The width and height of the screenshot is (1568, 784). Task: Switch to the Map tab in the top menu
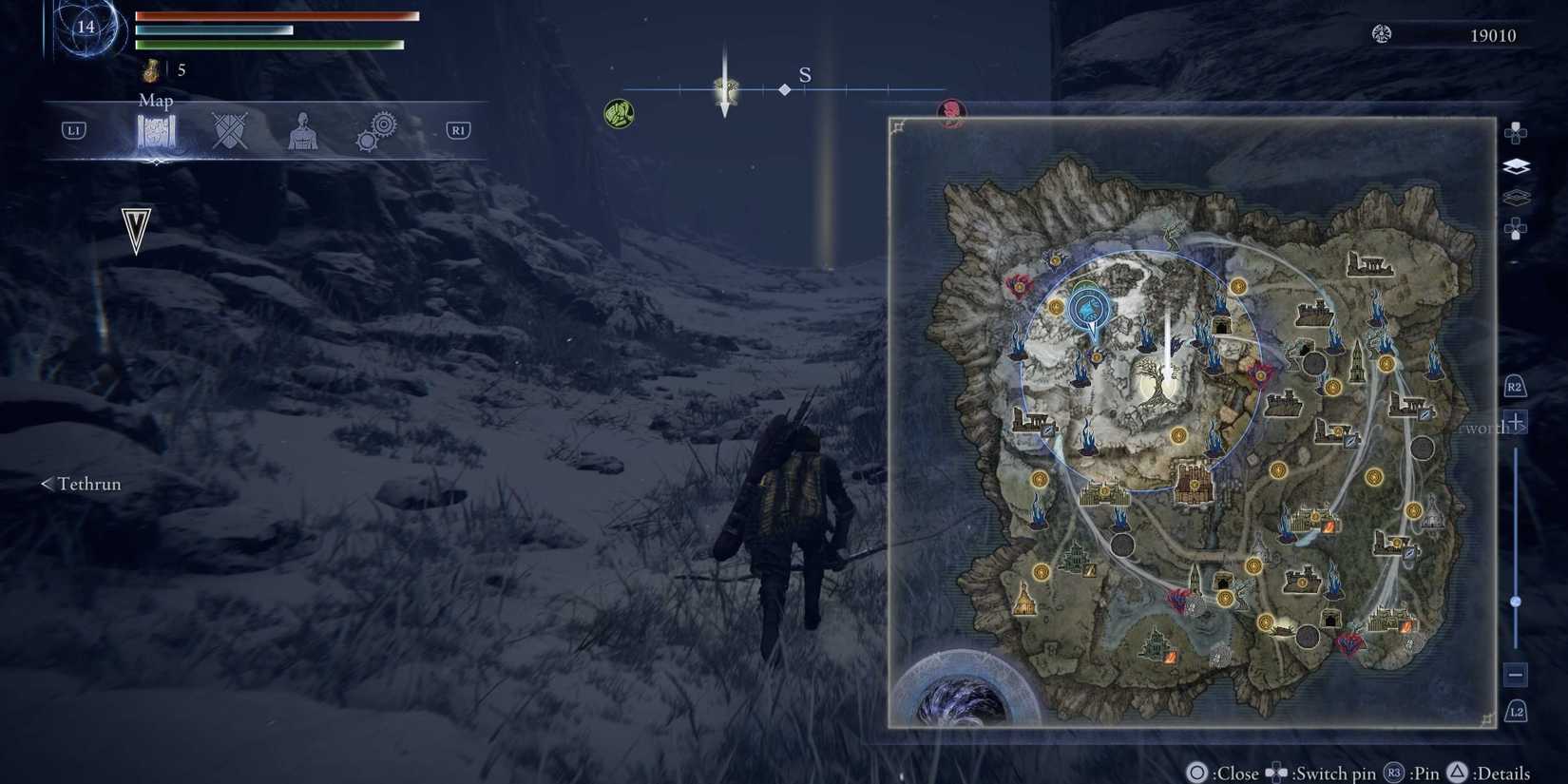pyautogui.click(x=157, y=130)
